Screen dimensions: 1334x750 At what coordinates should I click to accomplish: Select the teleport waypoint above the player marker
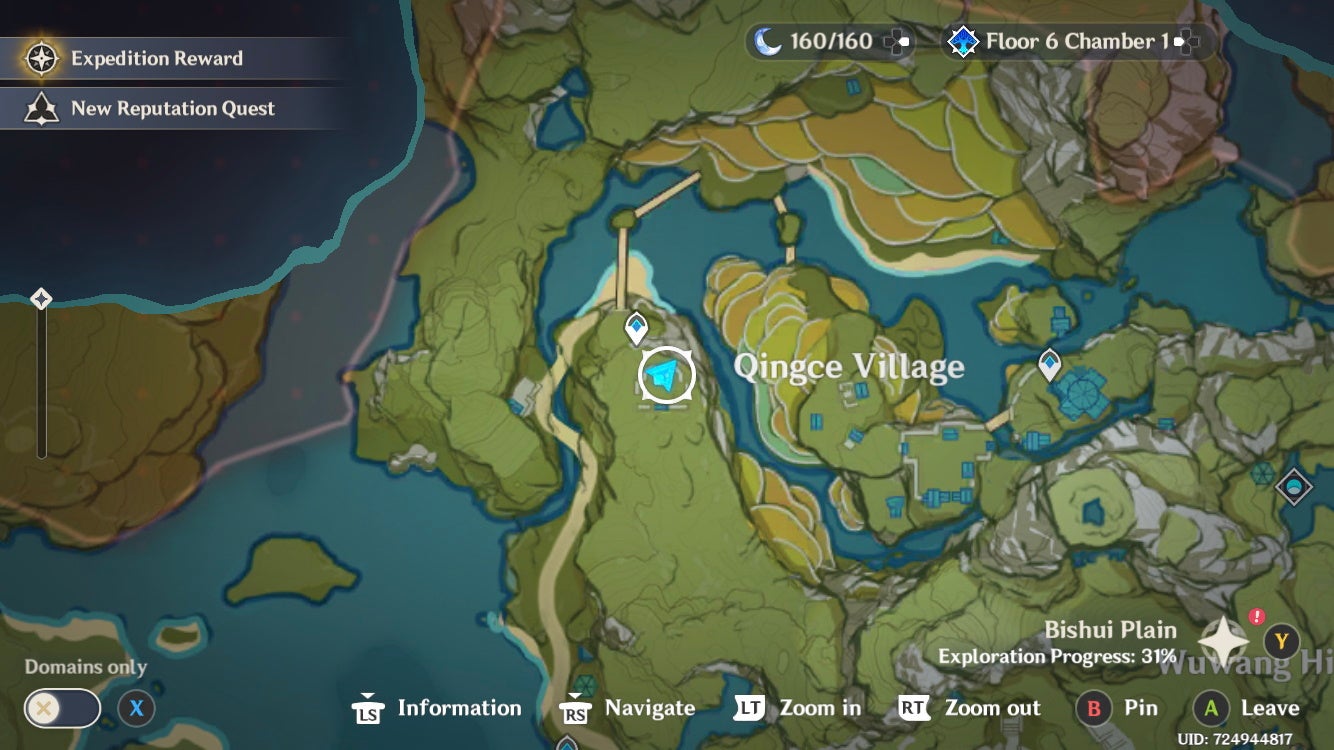coord(636,325)
